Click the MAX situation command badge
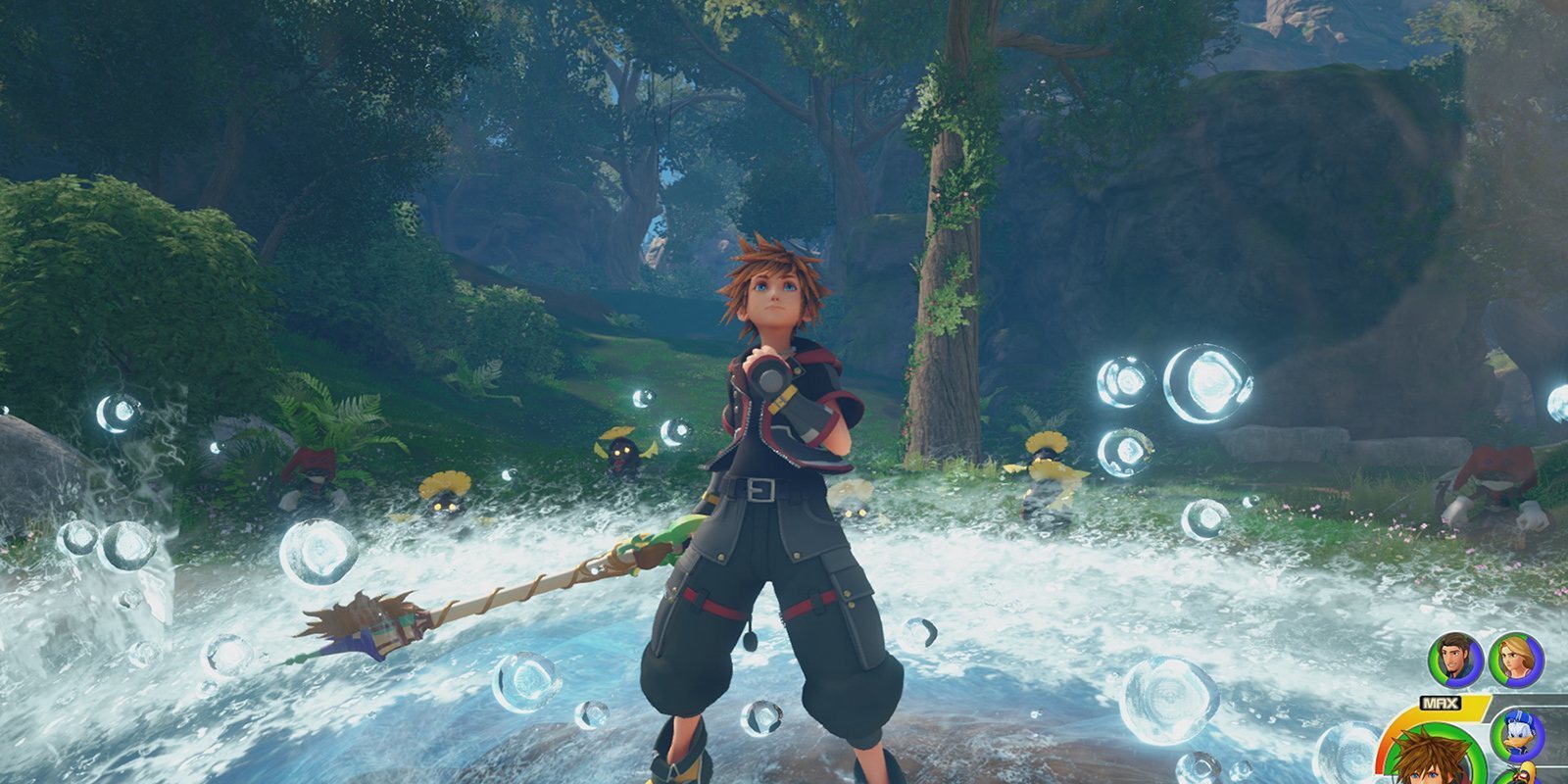Viewport: 1568px width, 784px height. [1439, 702]
